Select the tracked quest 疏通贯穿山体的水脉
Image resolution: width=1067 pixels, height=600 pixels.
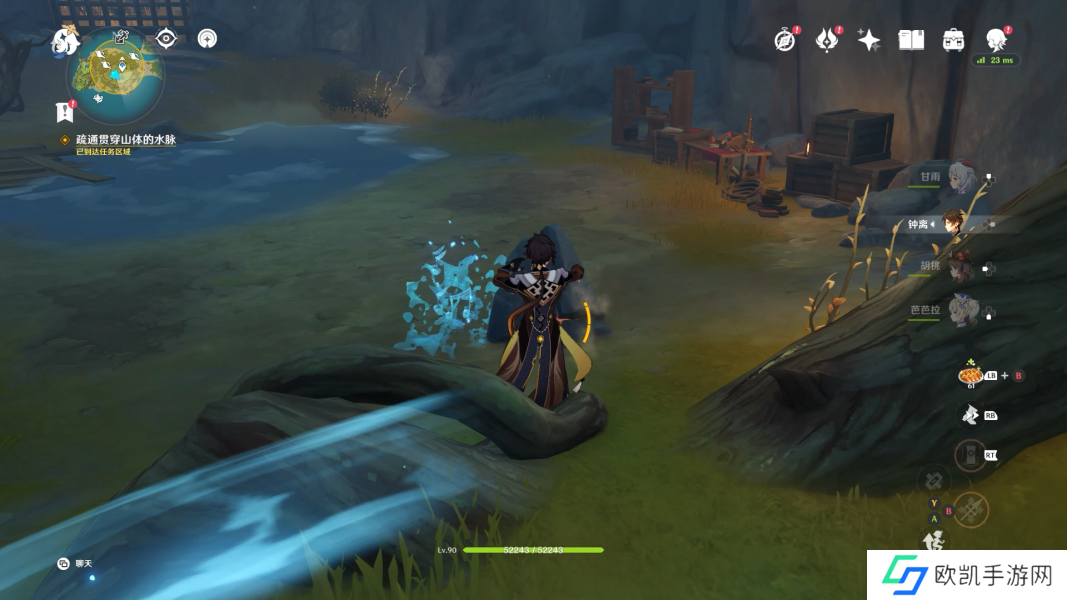pyautogui.click(x=125, y=140)
